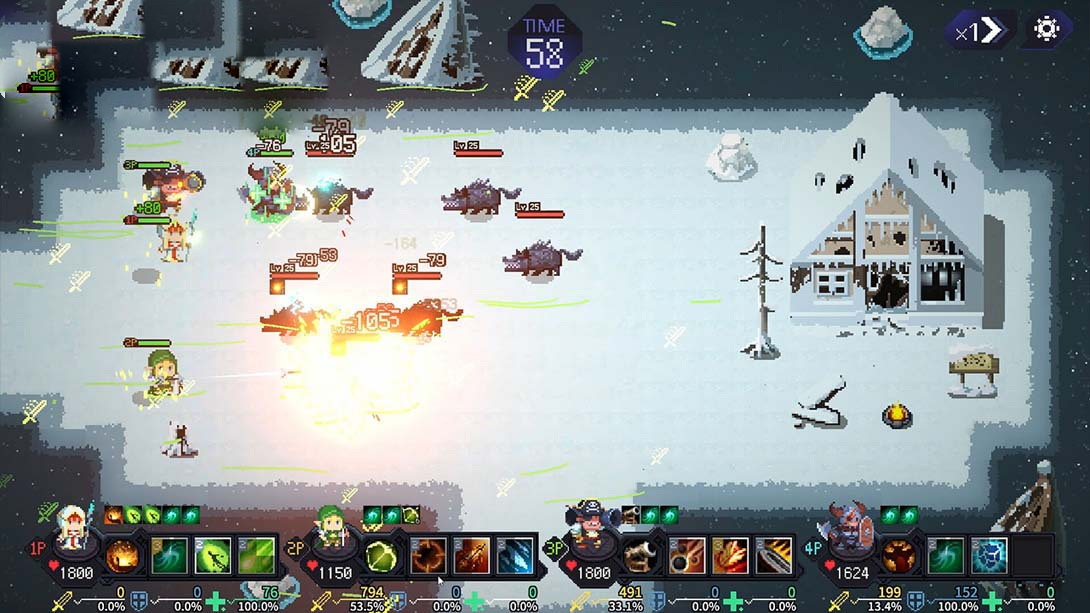The height and width of the screenshot is (613, 1090).
Task: Activate 1P's green arrow shot skill
Action: tap(213, 556)
